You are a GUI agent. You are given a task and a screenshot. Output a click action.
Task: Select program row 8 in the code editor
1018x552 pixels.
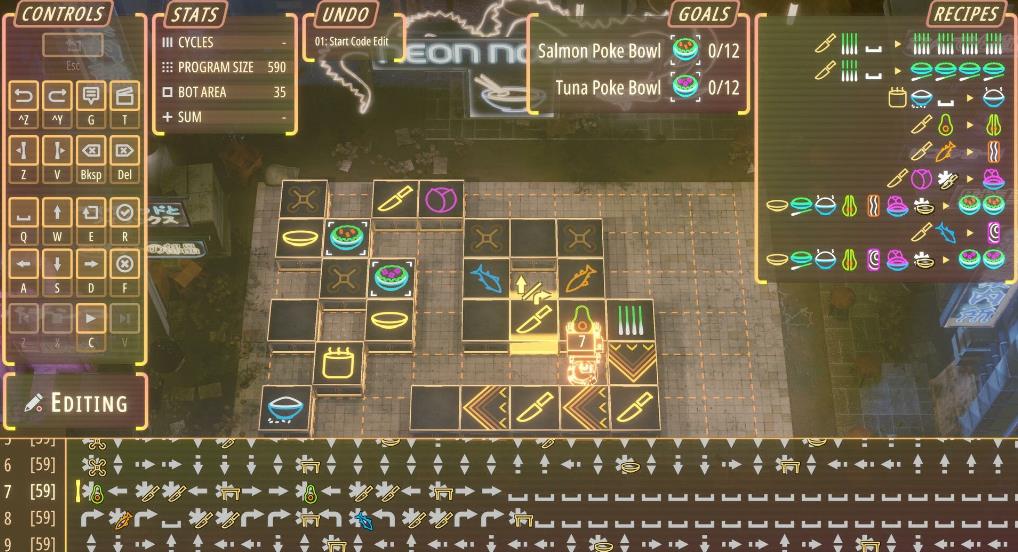30,518
